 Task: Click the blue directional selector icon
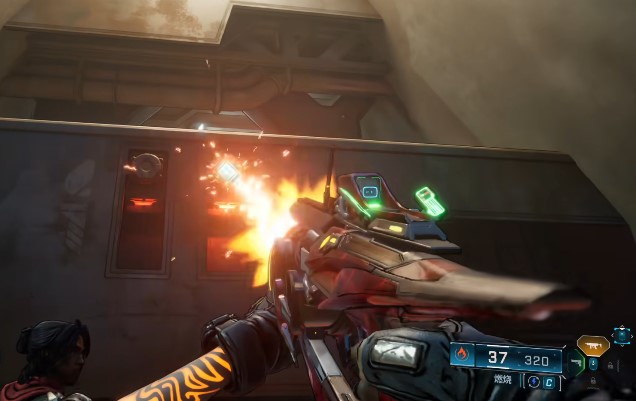pos(621,336)
